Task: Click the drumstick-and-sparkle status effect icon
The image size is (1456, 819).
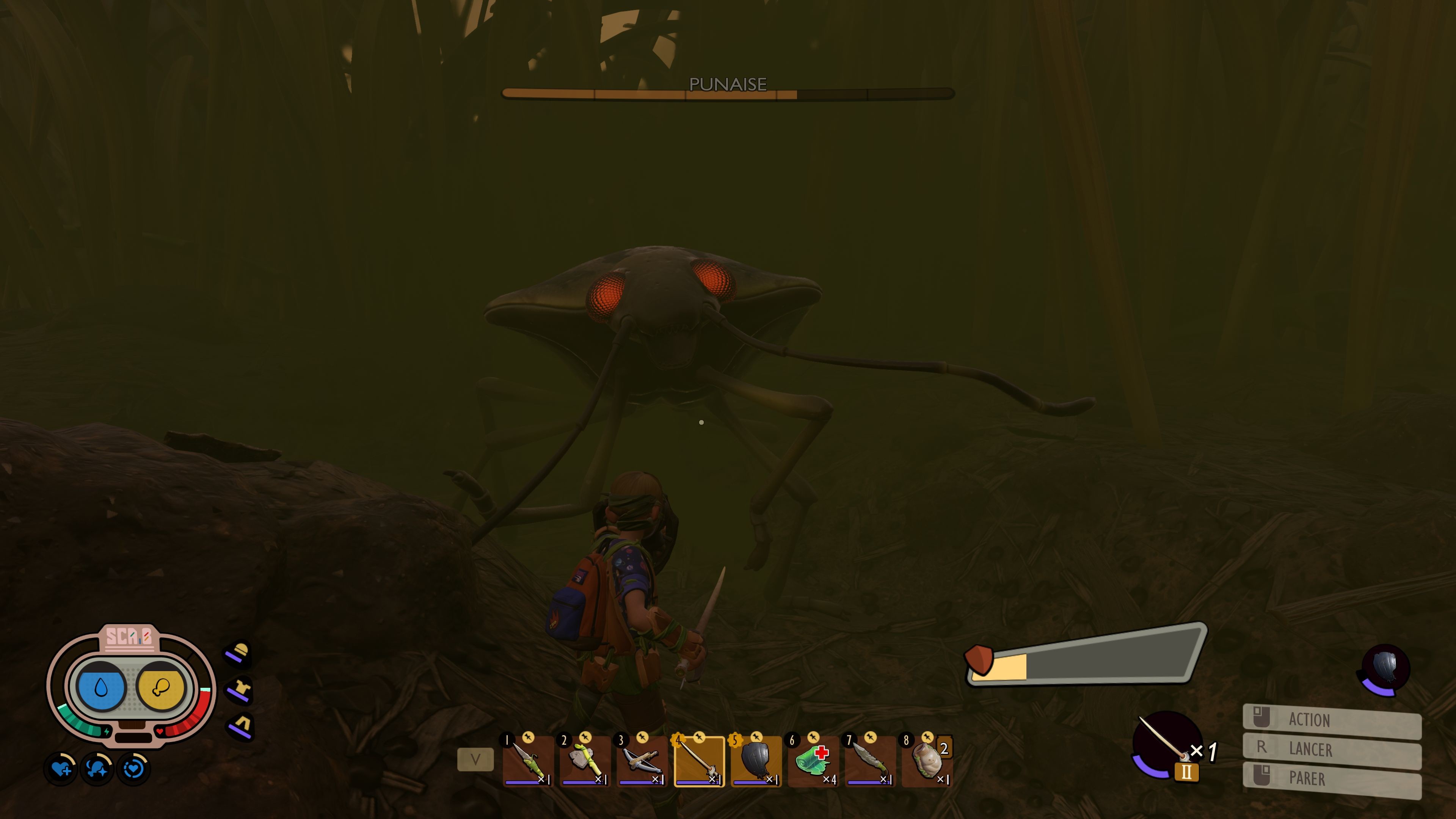Action: (x=97, y=769)
